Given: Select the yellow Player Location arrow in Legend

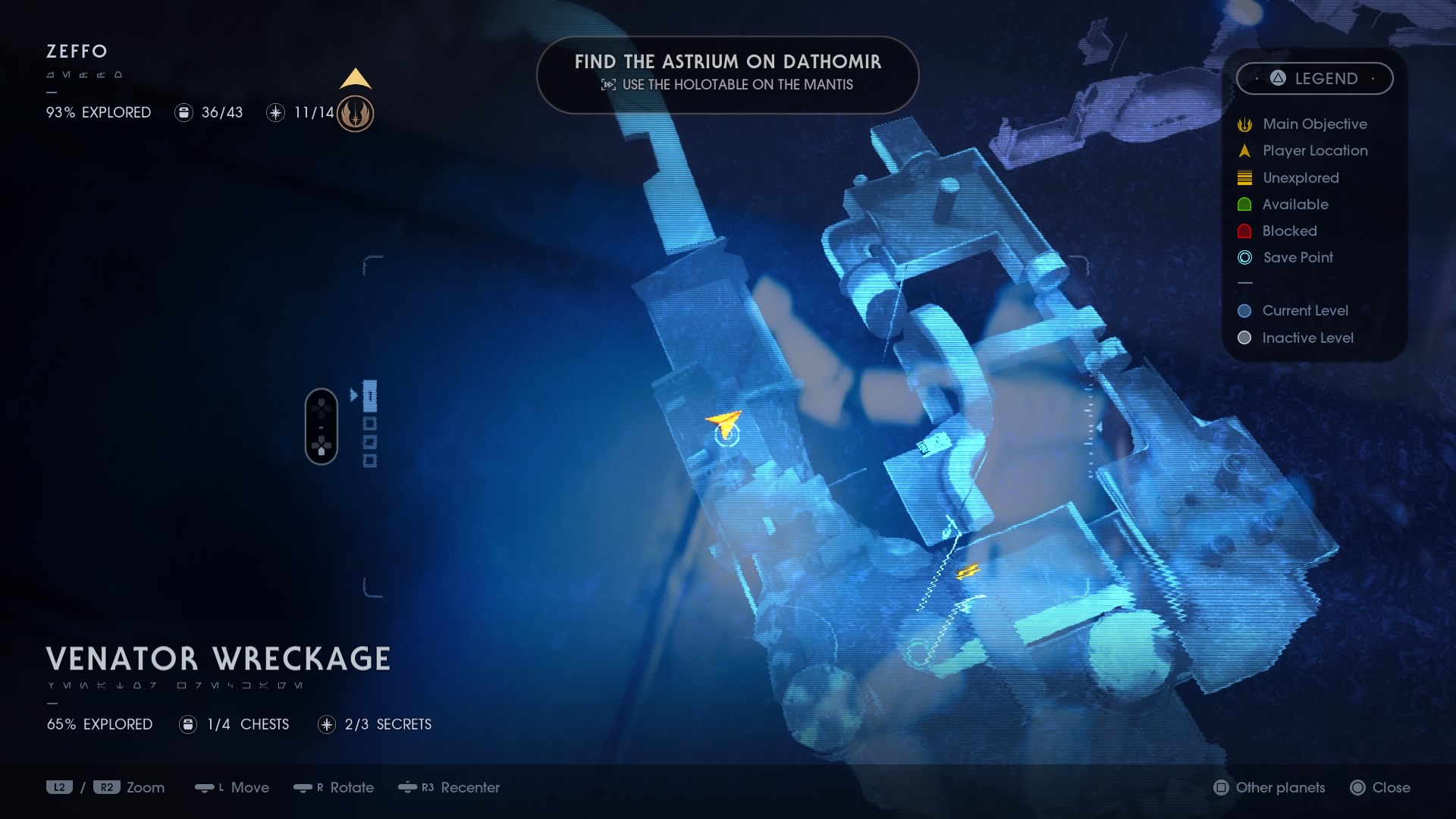Looking at the screenshot, I should coord(1244,150).
